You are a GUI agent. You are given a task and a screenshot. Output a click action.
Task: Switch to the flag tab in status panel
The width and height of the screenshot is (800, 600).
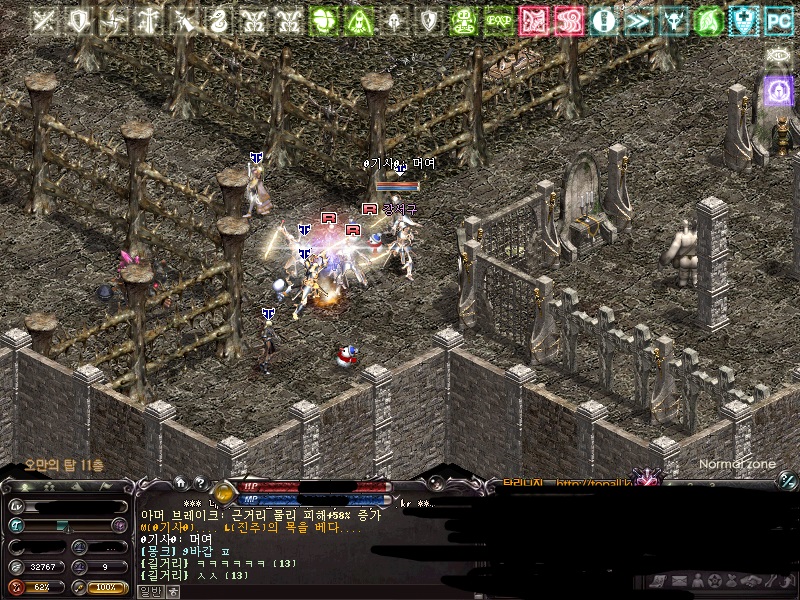107,485
